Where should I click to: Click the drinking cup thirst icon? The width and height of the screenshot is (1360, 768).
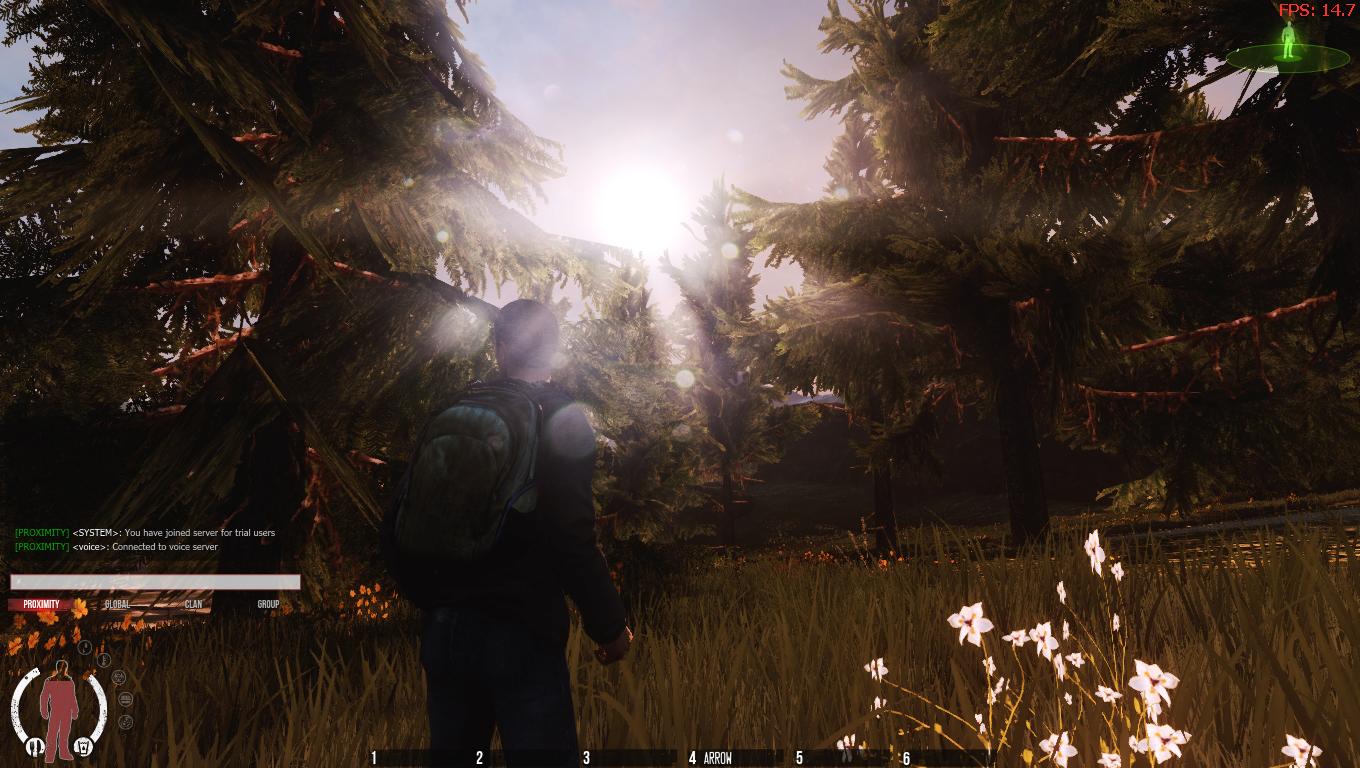[86, 746]
